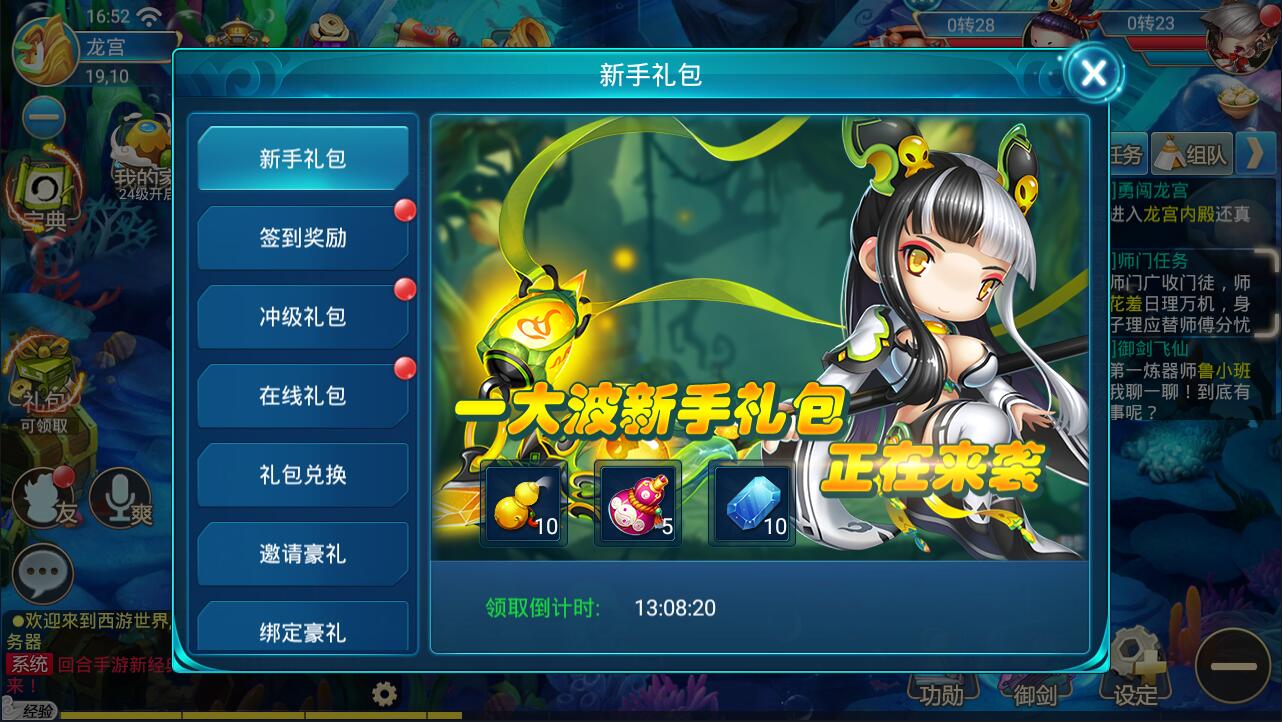Screen dimensions: 1282x722
Task: Switch to the 签到奖励 tab
Action: click(303, 237)
